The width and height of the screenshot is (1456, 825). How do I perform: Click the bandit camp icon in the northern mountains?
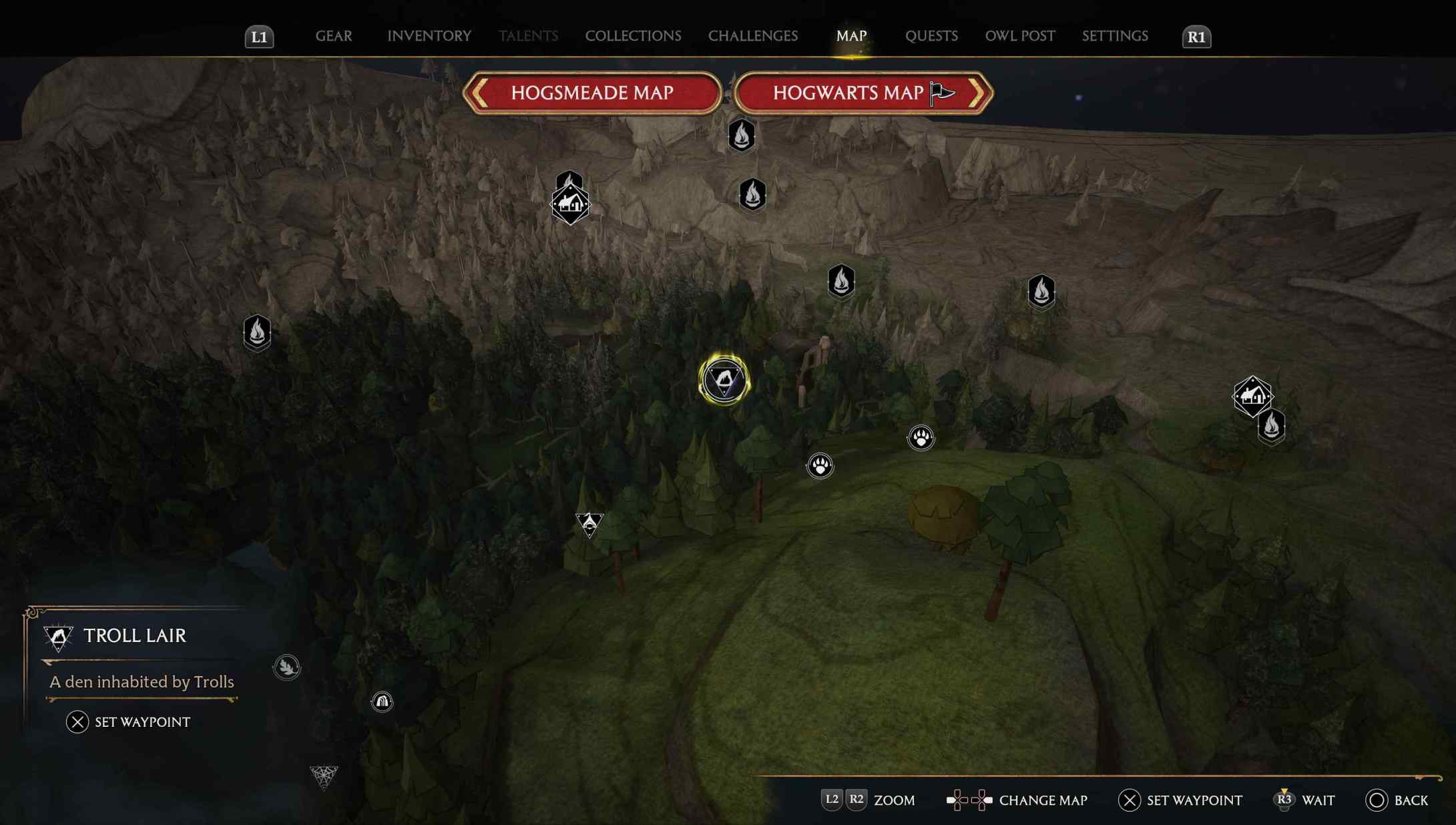pos(569,204)
